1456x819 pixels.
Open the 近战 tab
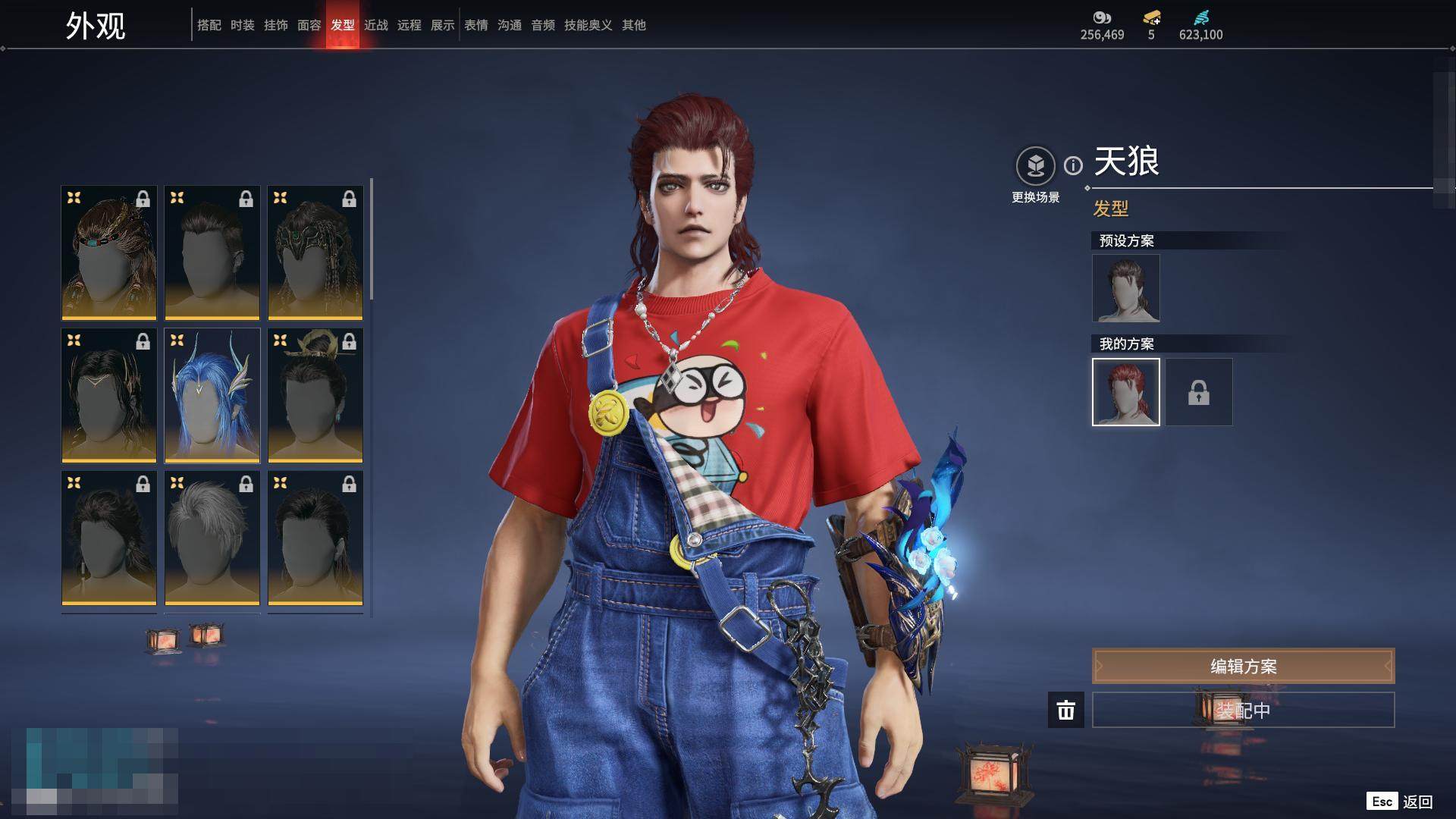[375, 25]
